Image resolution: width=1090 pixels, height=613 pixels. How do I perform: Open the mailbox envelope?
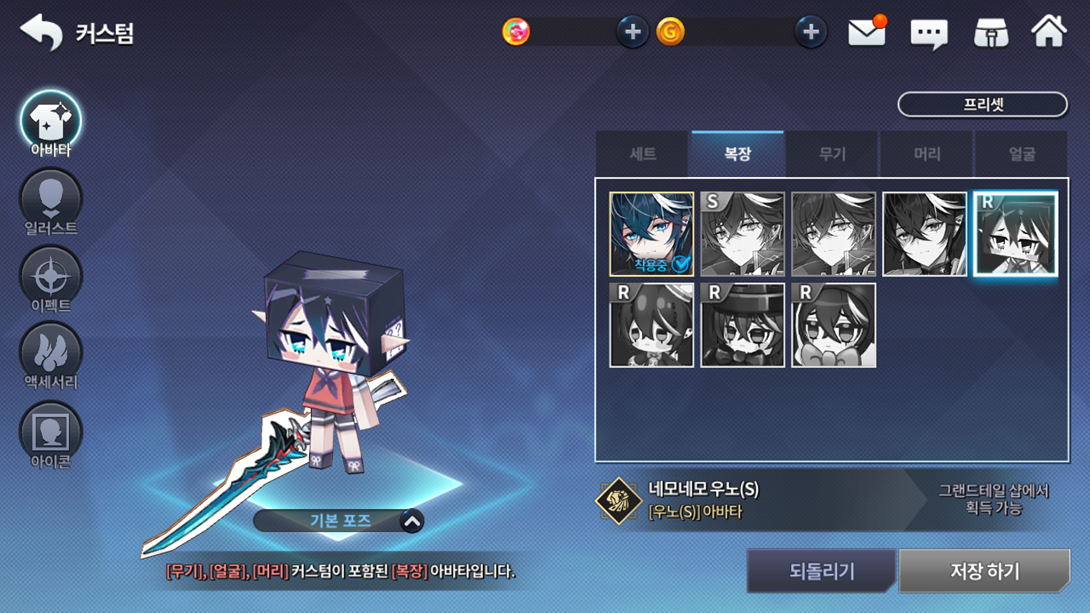coord(866,32)
